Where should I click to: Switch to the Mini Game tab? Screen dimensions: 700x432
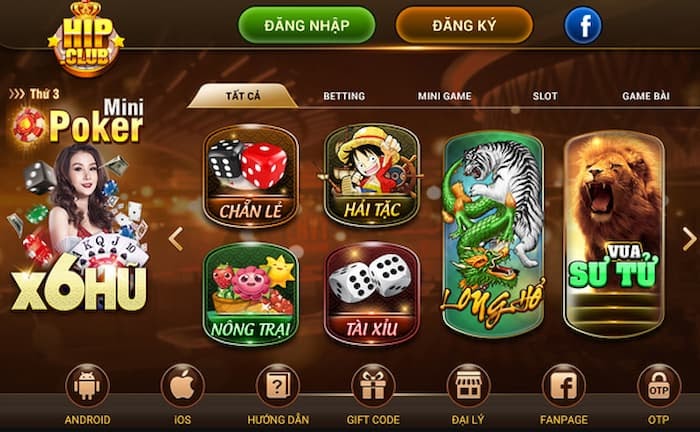pyautogui.click(x=444, y=96)
